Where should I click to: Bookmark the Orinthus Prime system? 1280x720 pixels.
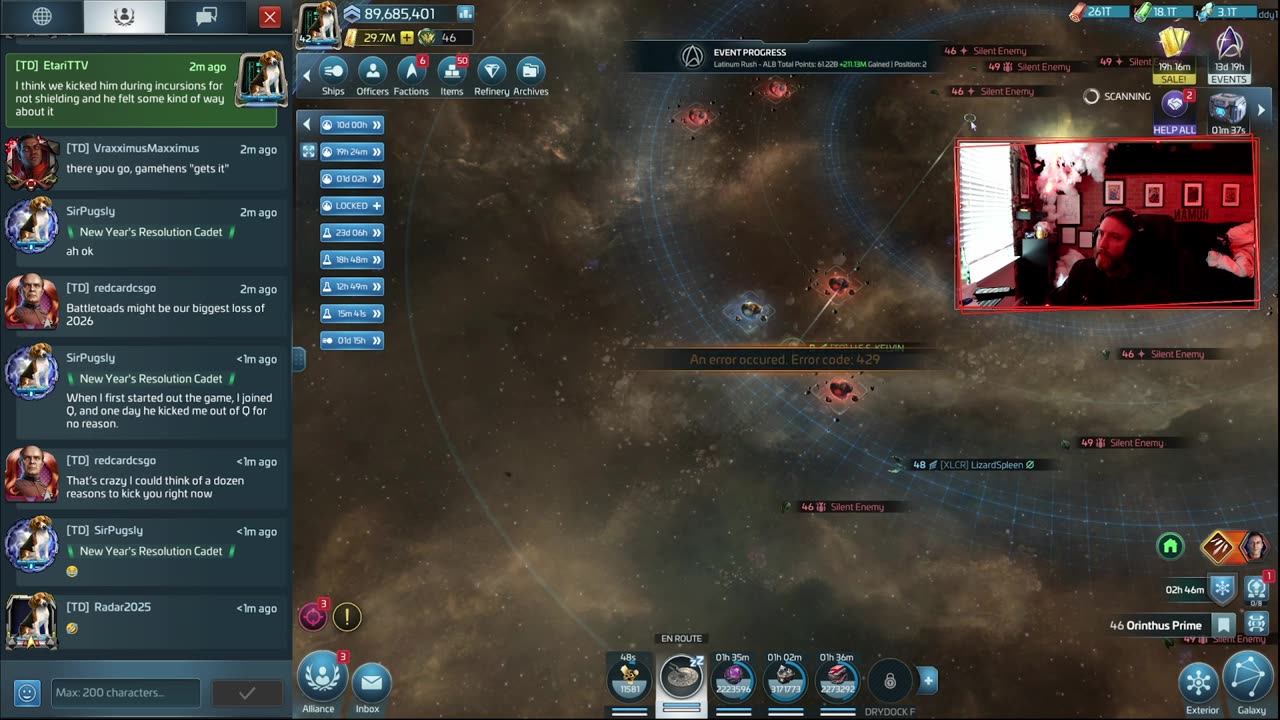pyautogui.click(x=1224, y=626)
